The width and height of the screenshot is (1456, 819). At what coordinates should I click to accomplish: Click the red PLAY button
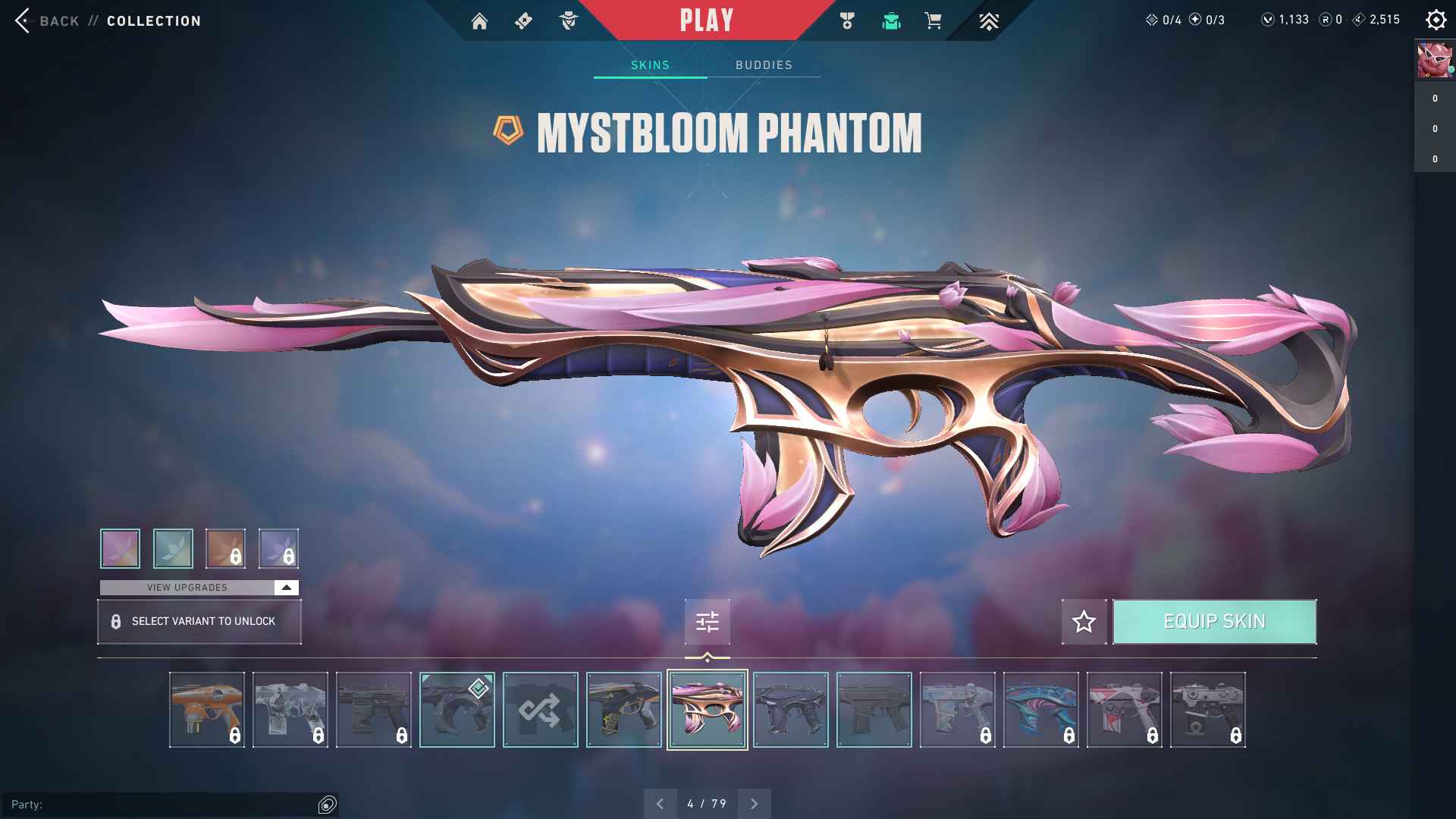(x=706, y=20)
